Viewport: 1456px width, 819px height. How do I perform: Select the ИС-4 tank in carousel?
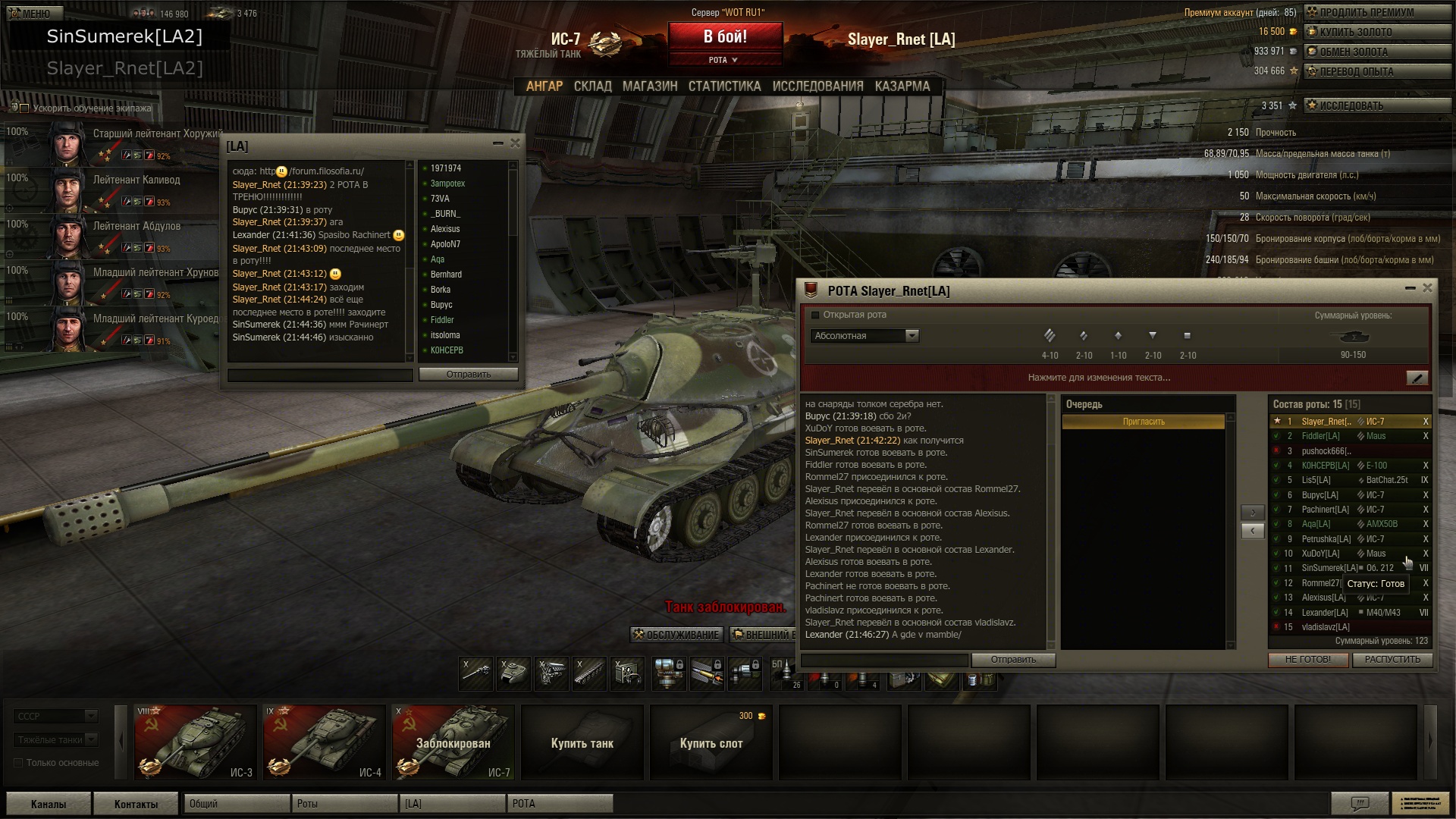322,742
